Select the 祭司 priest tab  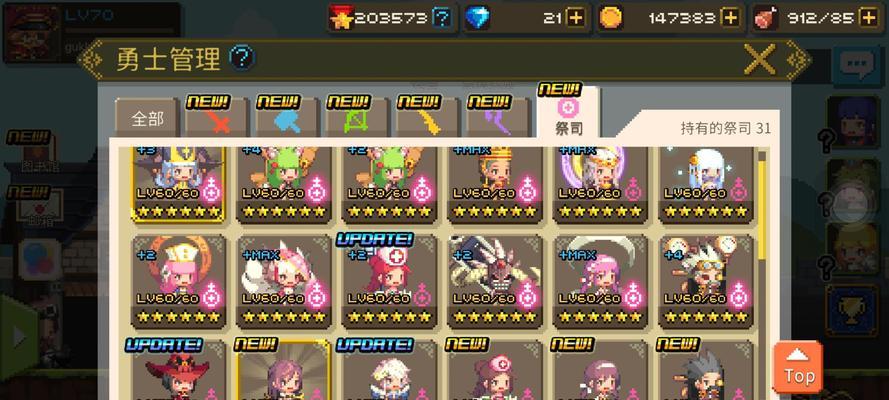coord(568,115)
